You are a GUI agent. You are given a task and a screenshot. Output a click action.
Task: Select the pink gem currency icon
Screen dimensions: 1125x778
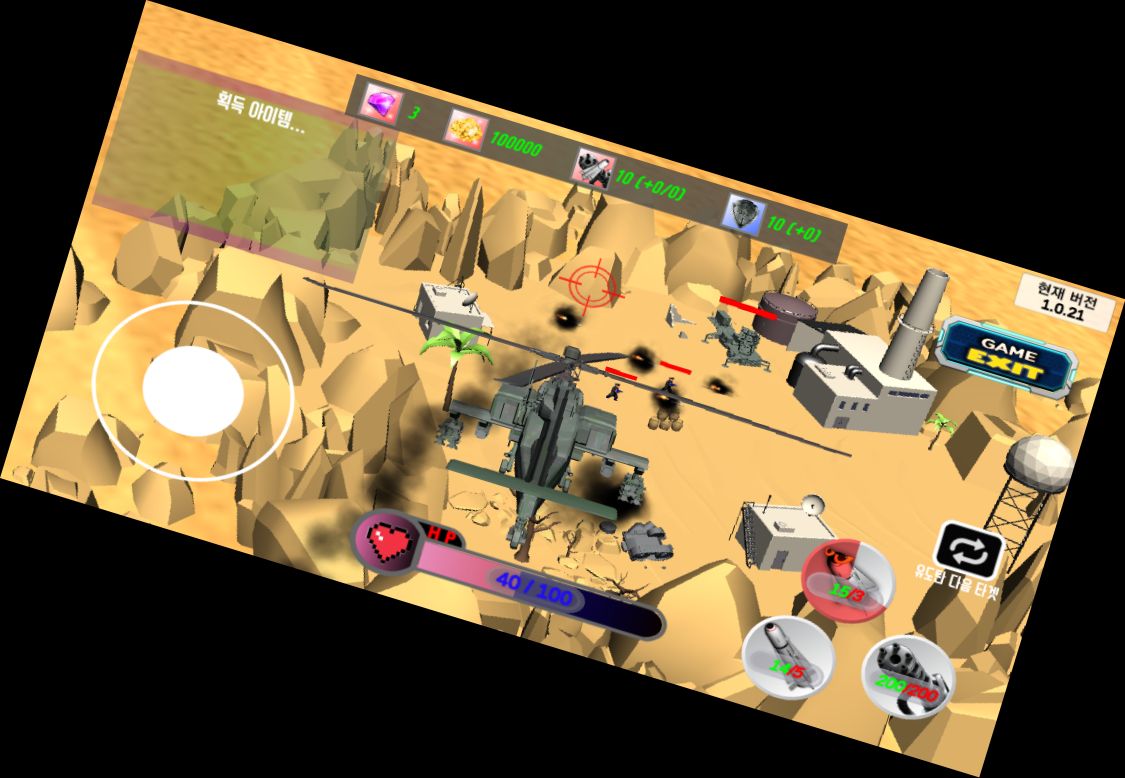pos(381,103)
